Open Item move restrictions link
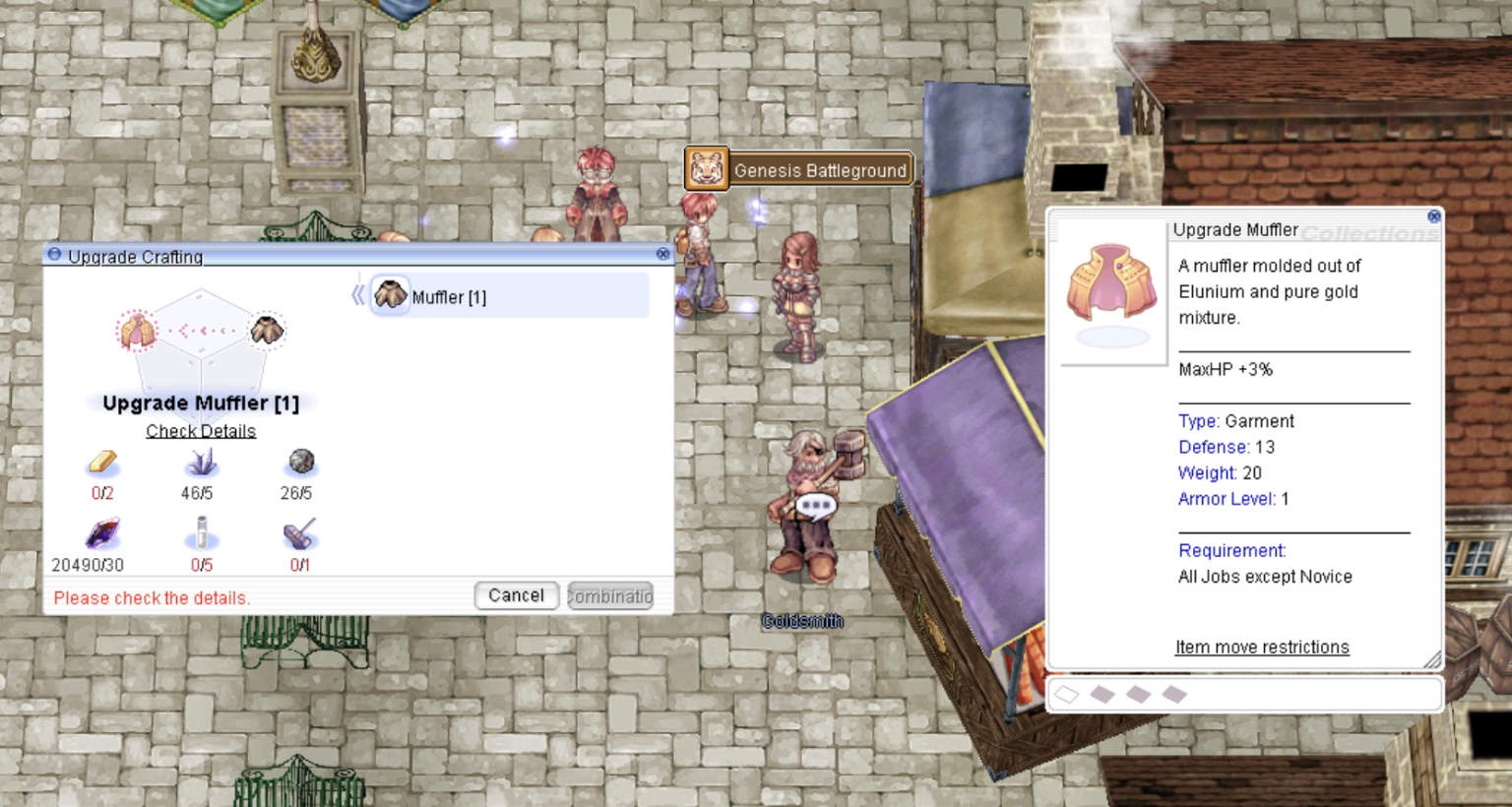Image resolution: width=1512 pixels, height=807 pixels. [x=1262, y=647]
